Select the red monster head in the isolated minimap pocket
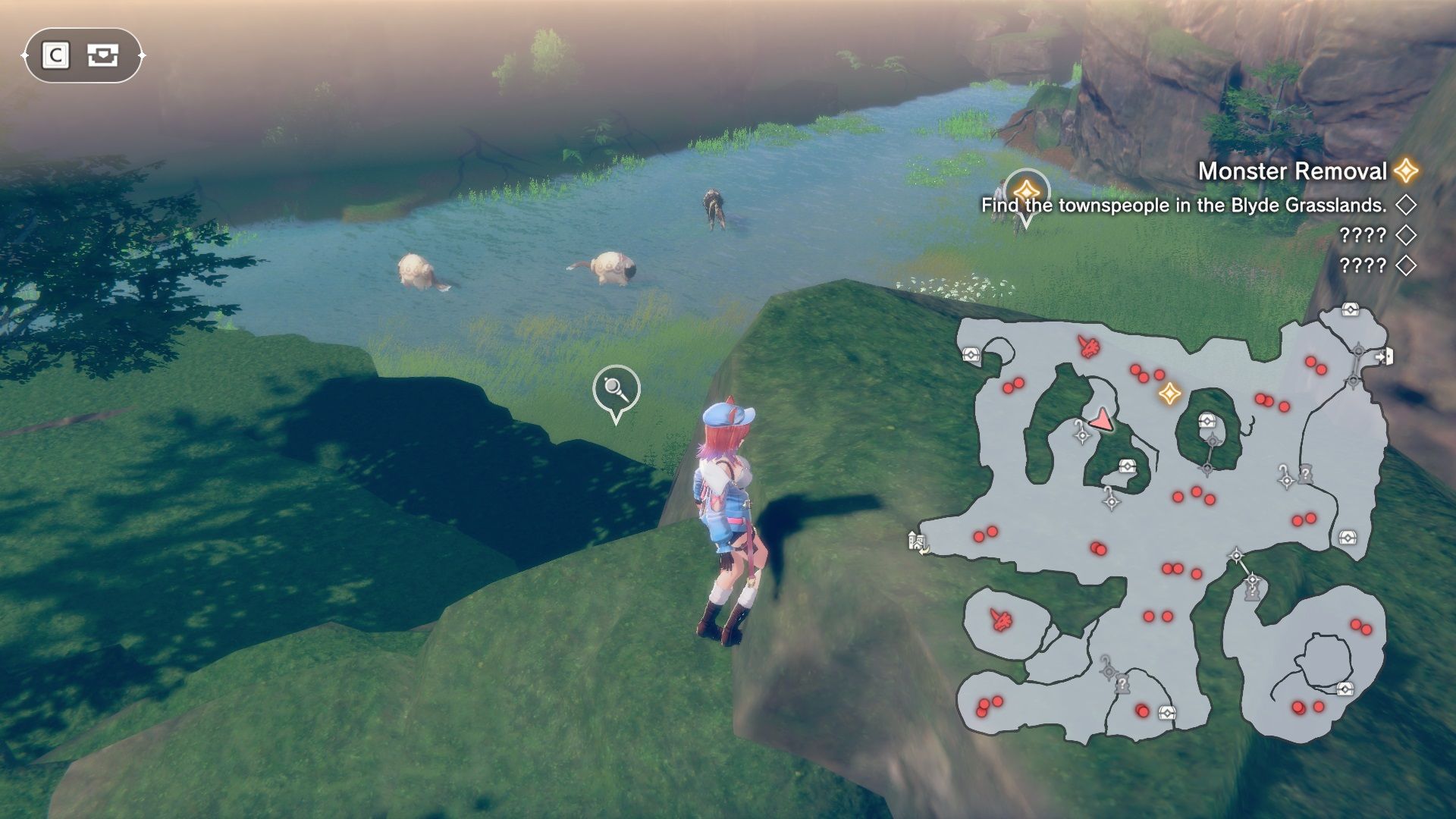Viewport: 1456px width, 819px height. pyautogui.click(x=1001, y=620)
